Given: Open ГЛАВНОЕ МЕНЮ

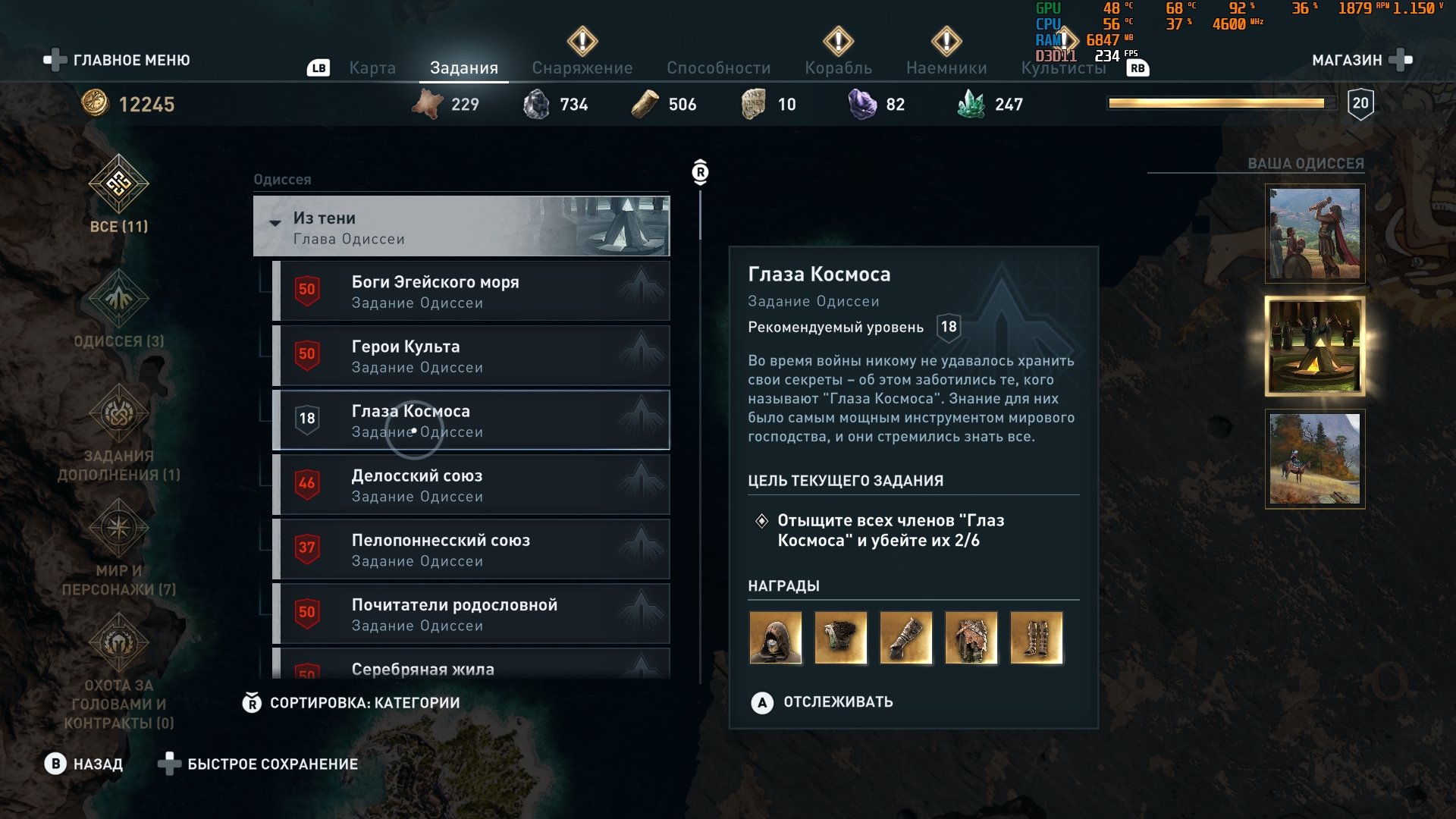Looking at the screenshot, I should click(x=118, y=60).
